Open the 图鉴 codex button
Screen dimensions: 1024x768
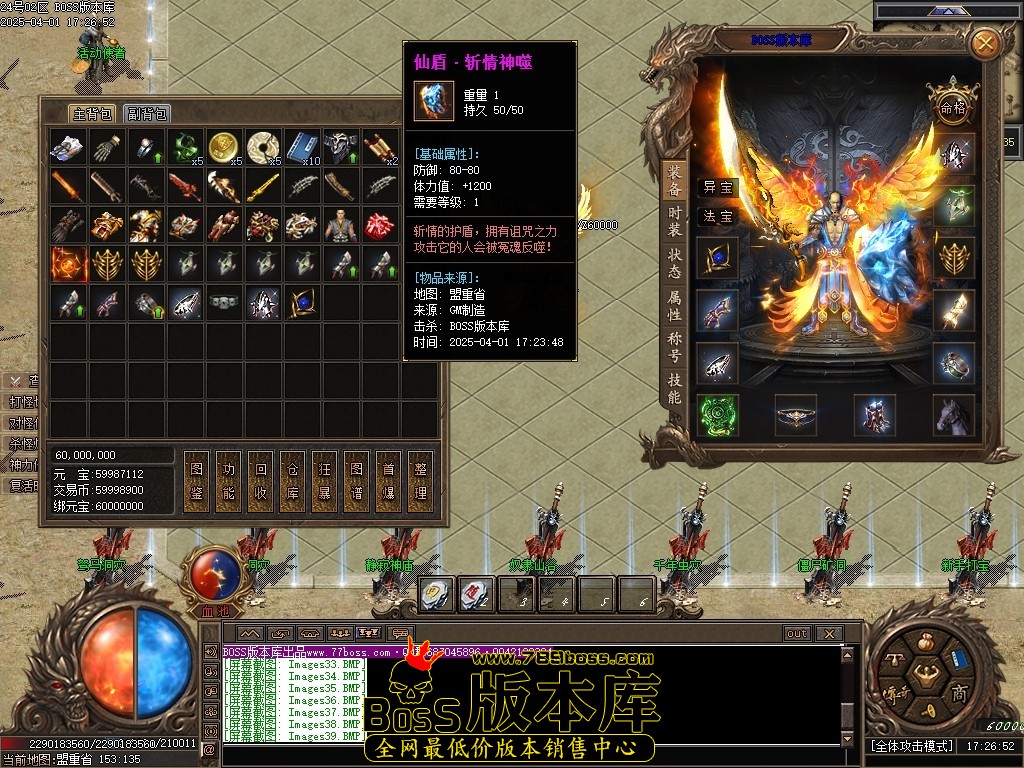point(197,481)
